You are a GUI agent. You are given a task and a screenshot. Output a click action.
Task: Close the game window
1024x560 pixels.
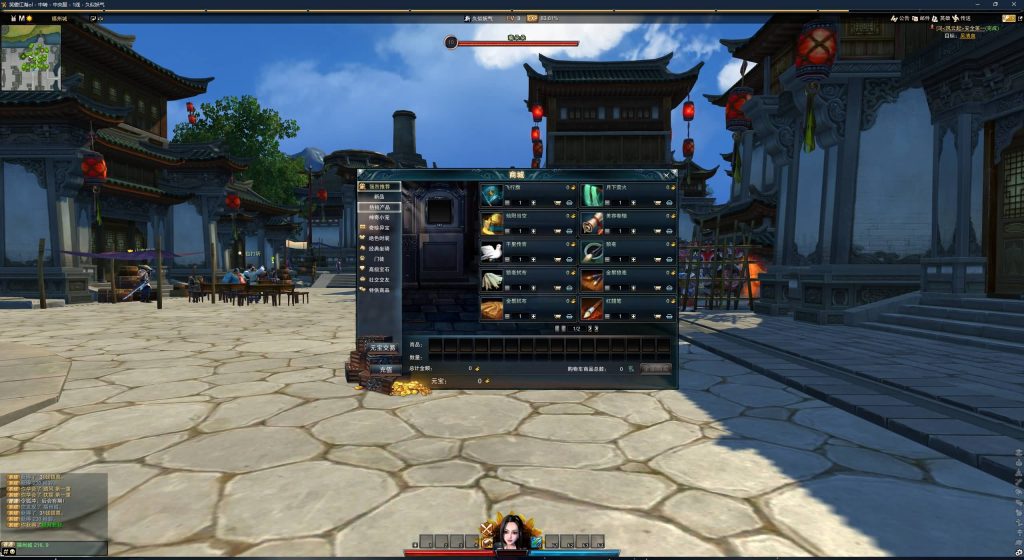point(1013,5)
